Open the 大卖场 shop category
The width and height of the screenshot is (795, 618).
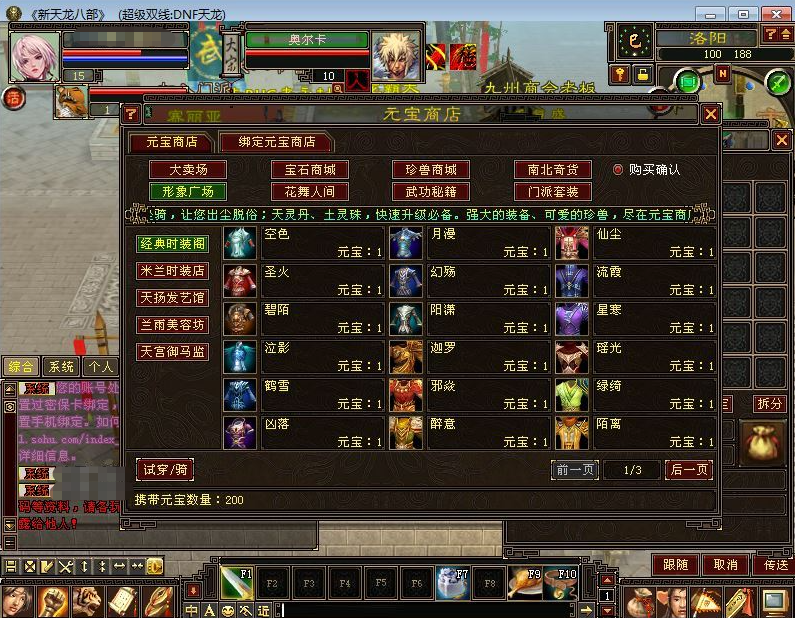pyautogui.click(x=187, y=170)
